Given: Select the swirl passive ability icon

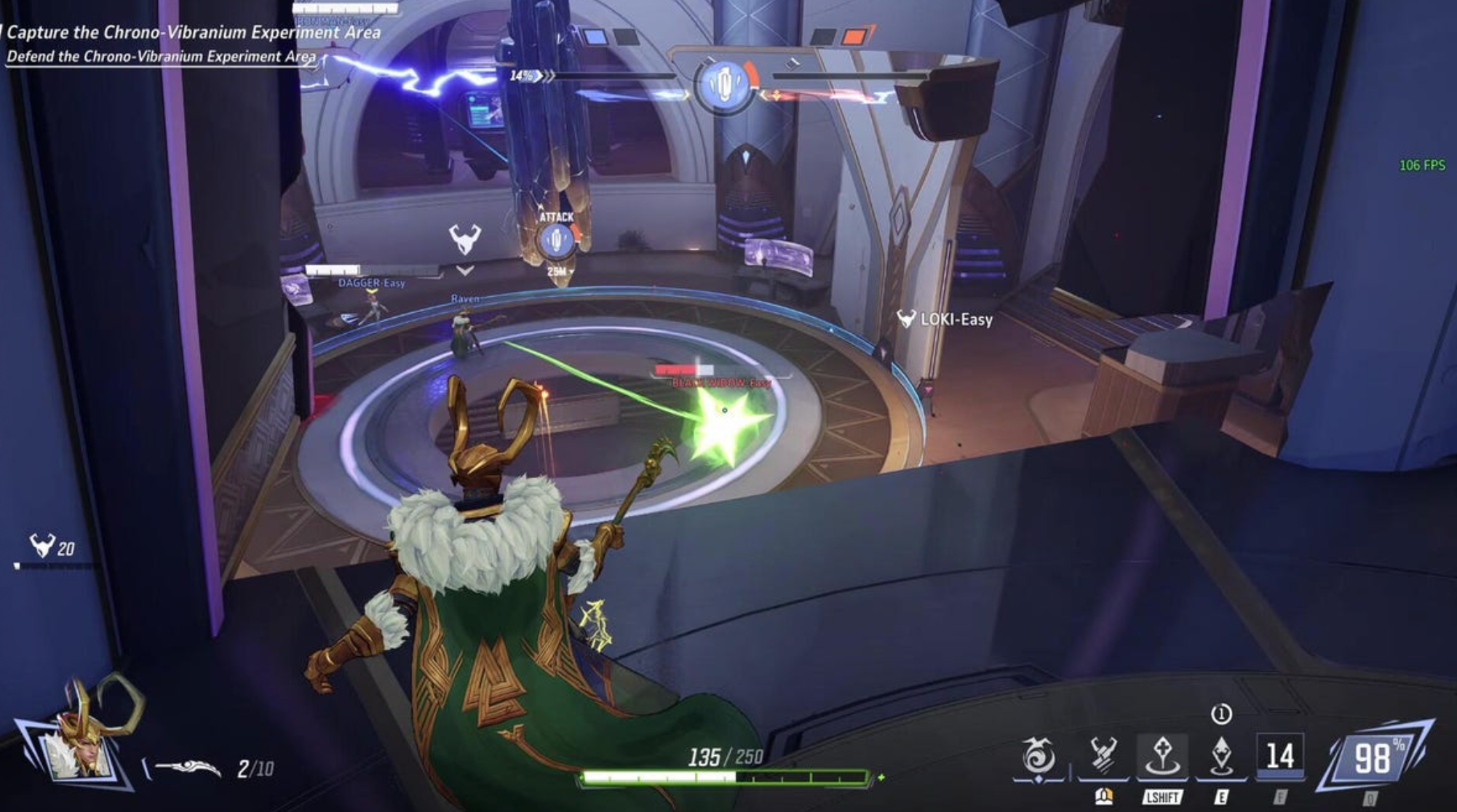Looking at the screenshot, I should [x=1039, y=757].
